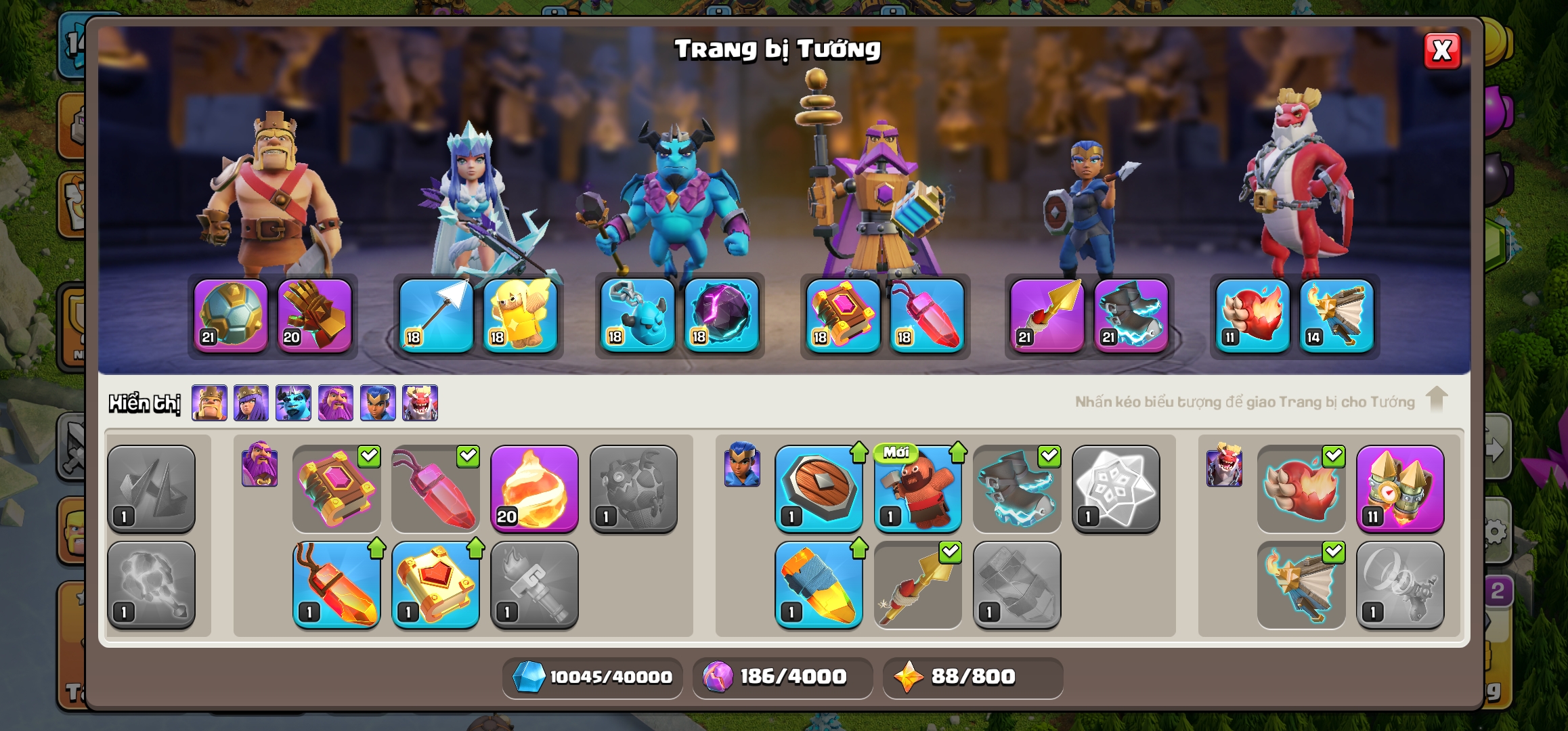Close the Hero Equipment window

click(x=1441, y=51)
